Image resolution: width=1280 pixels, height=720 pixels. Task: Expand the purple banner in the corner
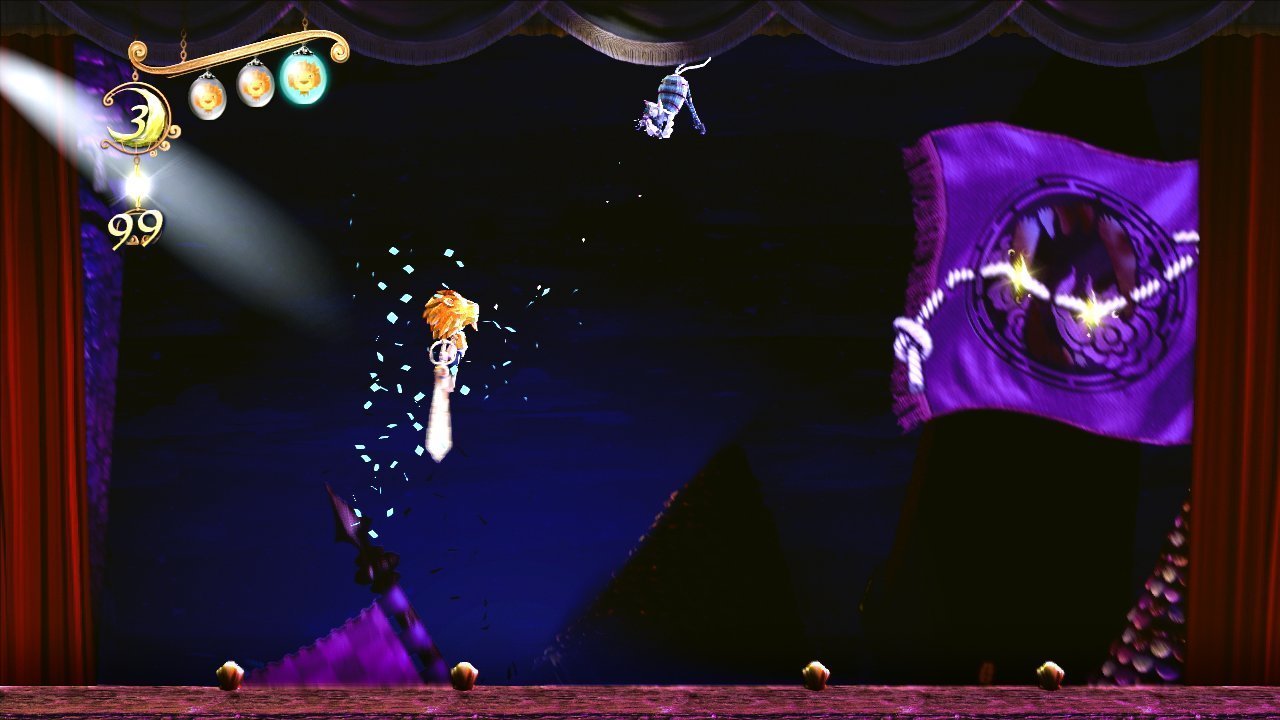coord(1040,270)
